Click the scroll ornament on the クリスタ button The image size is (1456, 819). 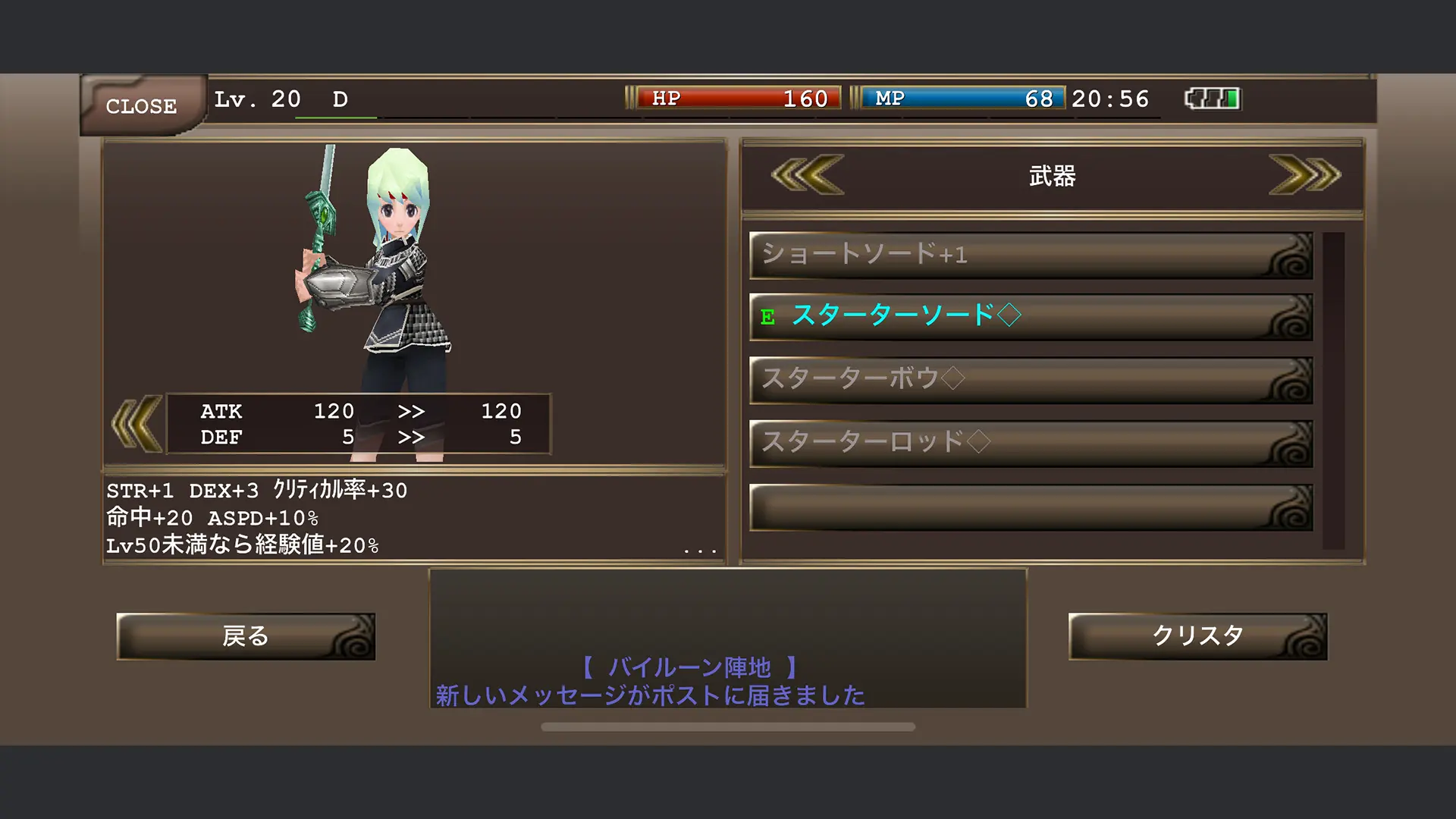(x=1307, y=637)
